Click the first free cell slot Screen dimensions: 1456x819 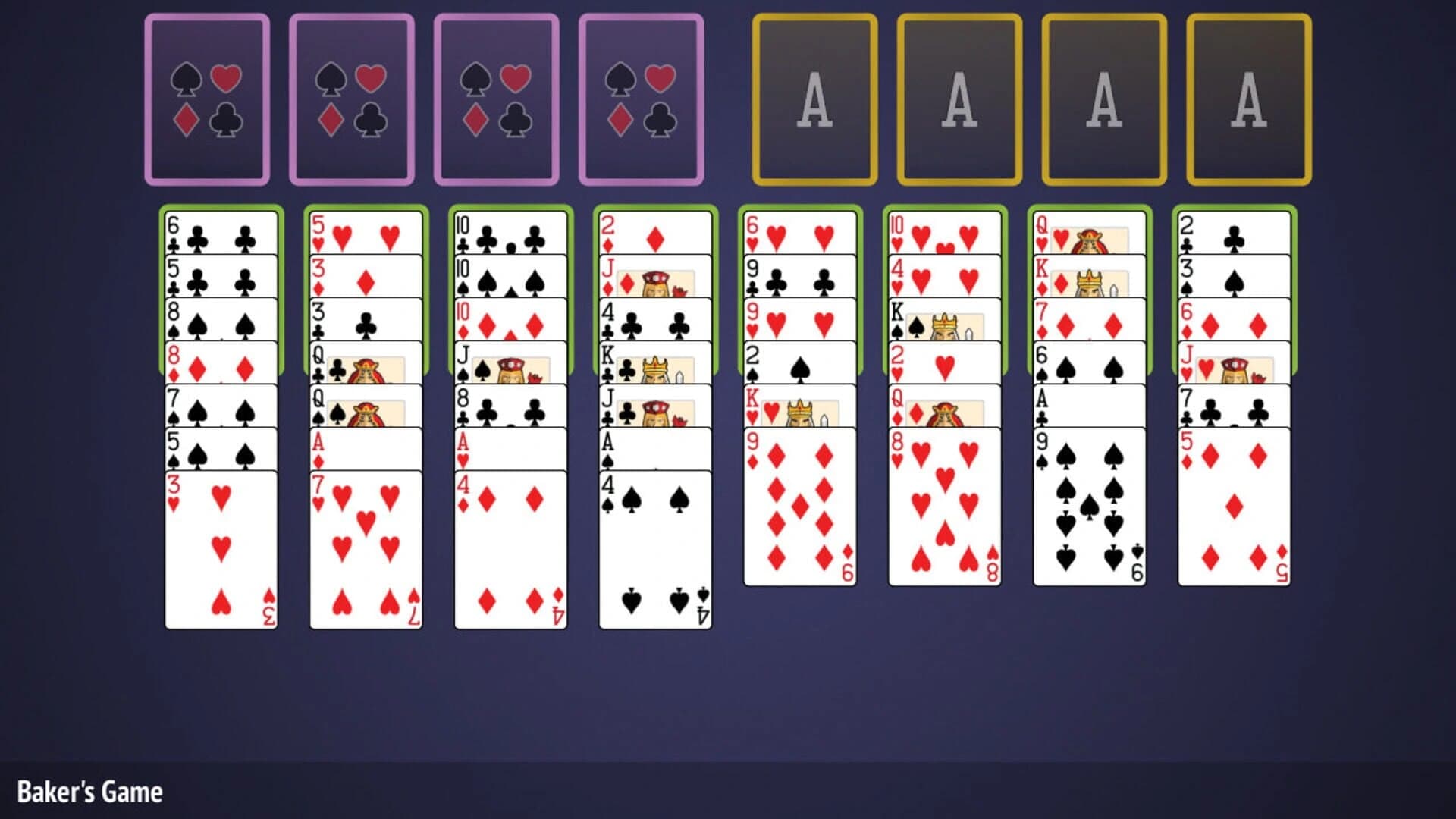pos(206,97)
